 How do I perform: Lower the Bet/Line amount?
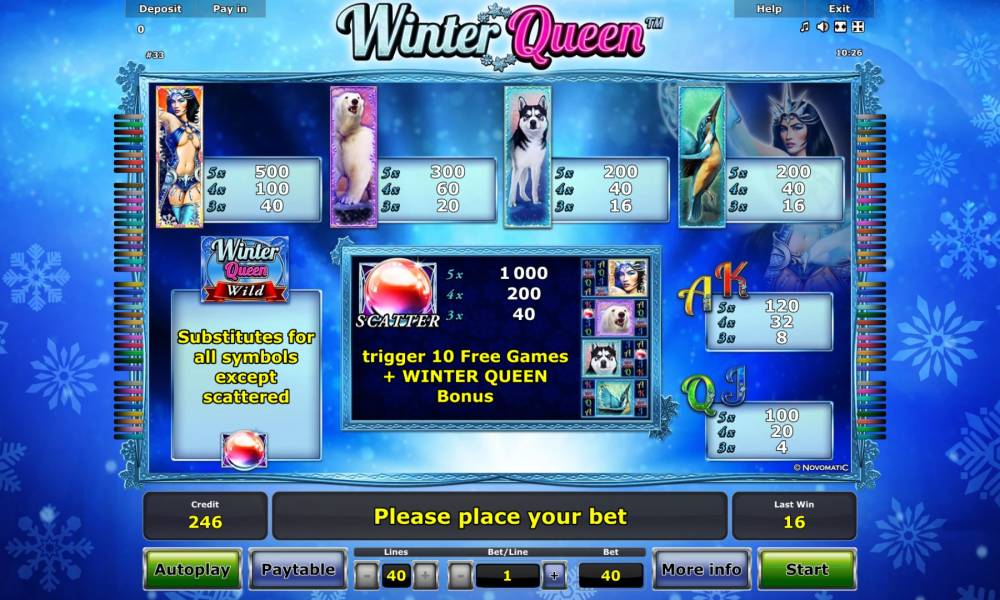(x=460, y=575)
